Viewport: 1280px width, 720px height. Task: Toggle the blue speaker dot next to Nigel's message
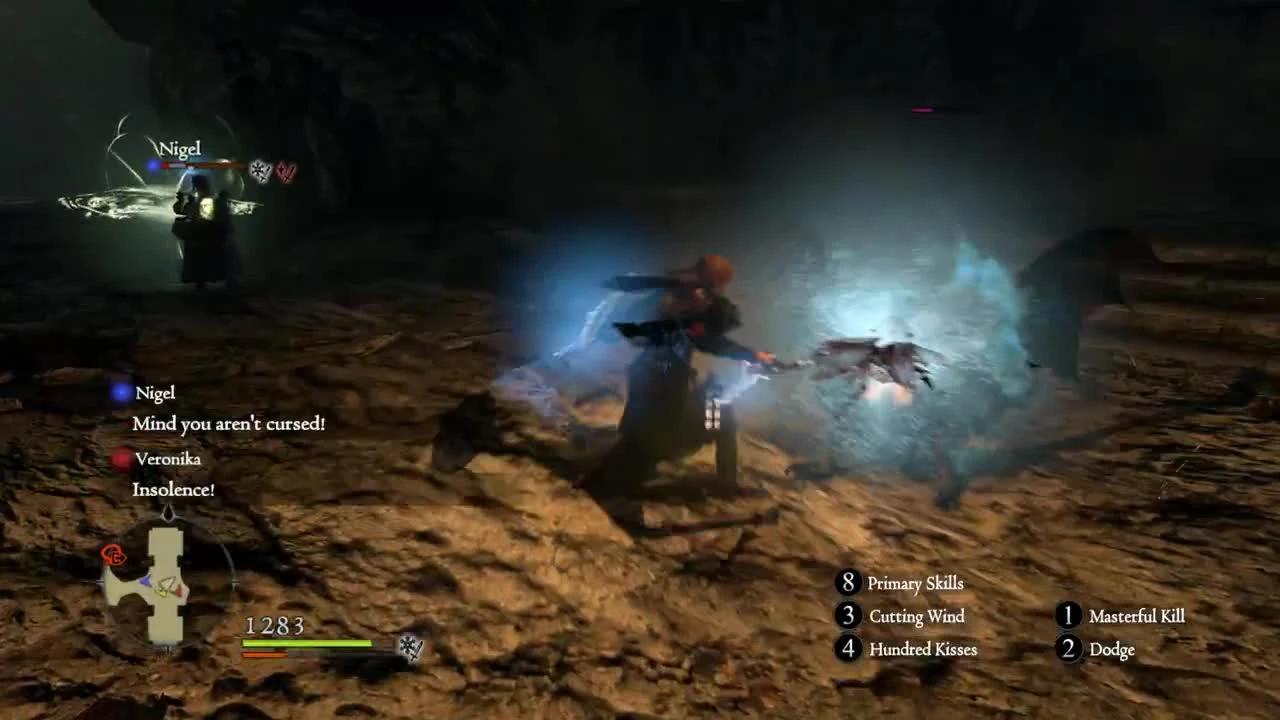(x=122, y=392)
